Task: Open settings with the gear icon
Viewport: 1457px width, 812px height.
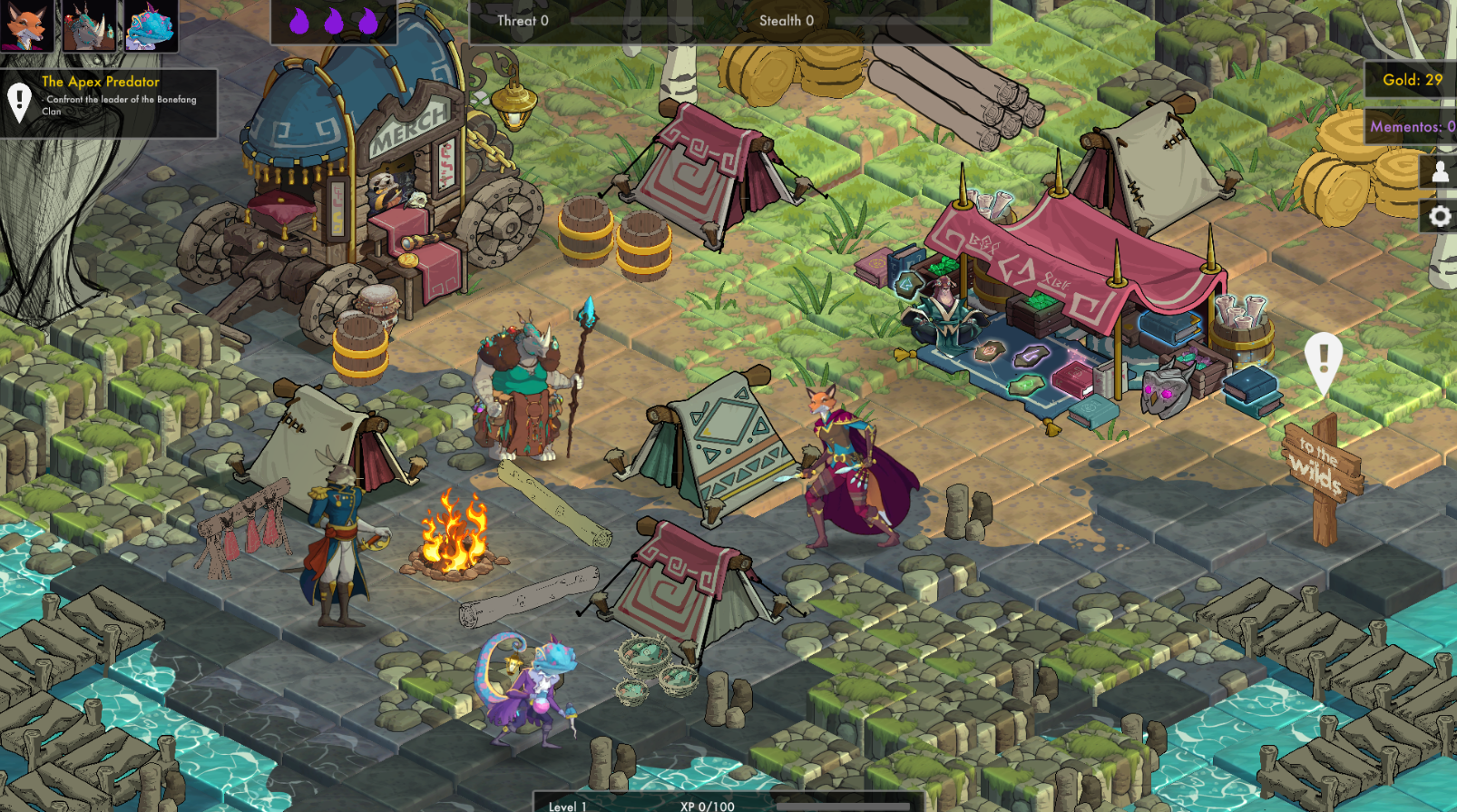Action: pyautogui.click(x=1440, y=217)
